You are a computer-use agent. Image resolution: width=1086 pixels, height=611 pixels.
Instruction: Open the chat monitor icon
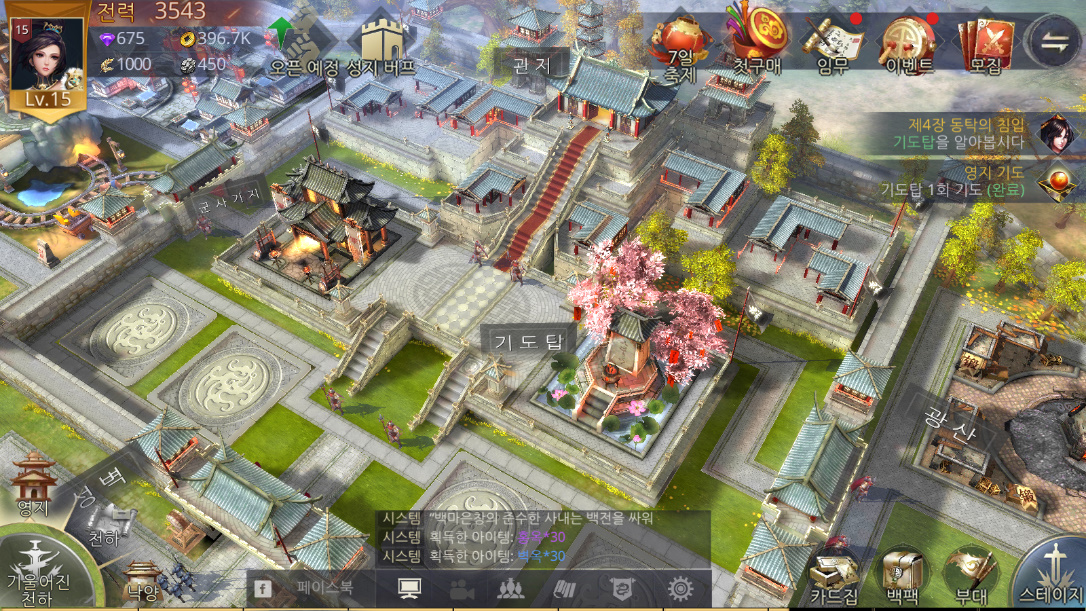tap(408, 589)
